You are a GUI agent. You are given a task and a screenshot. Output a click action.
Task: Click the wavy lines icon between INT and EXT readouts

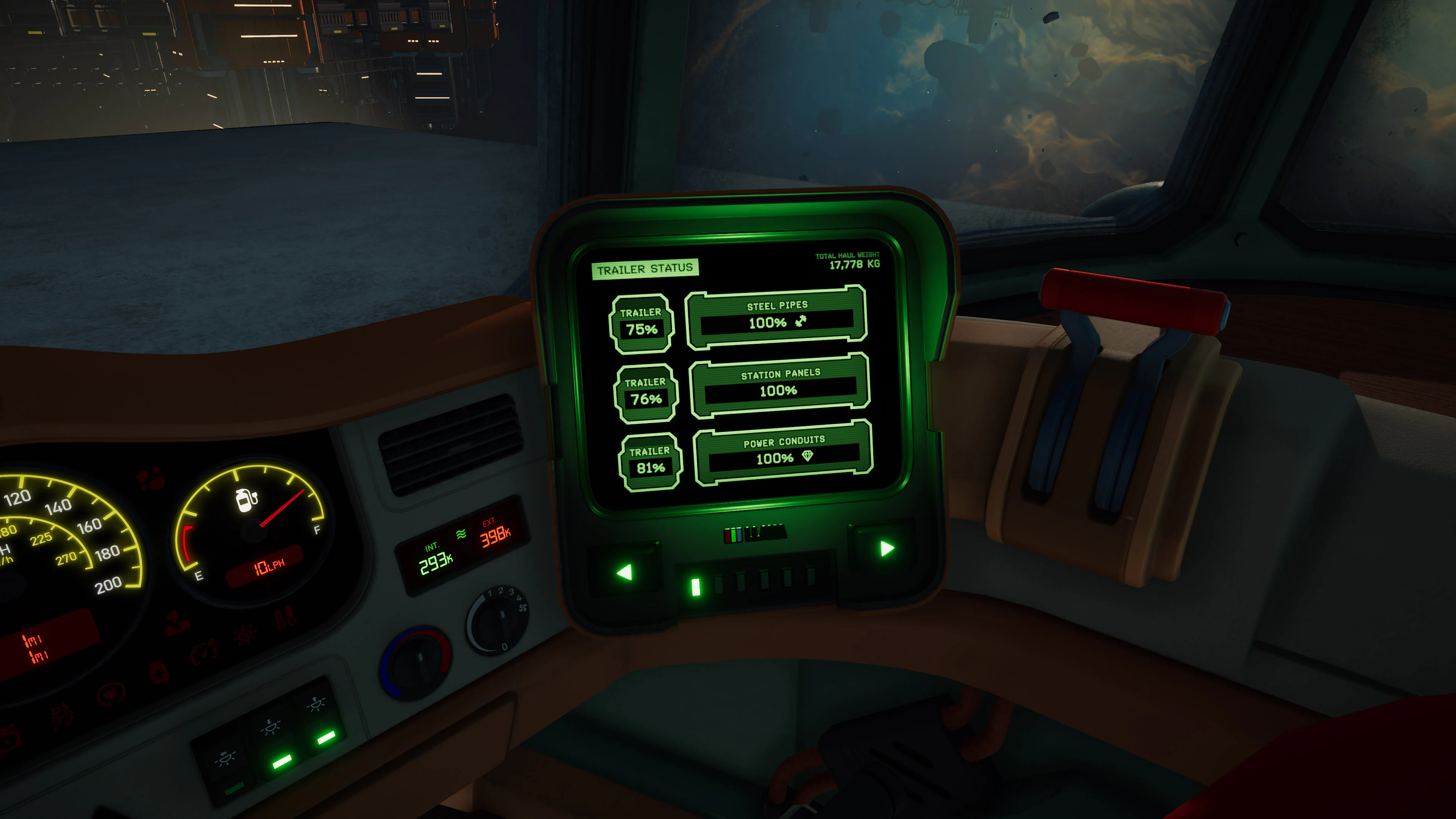461,534
